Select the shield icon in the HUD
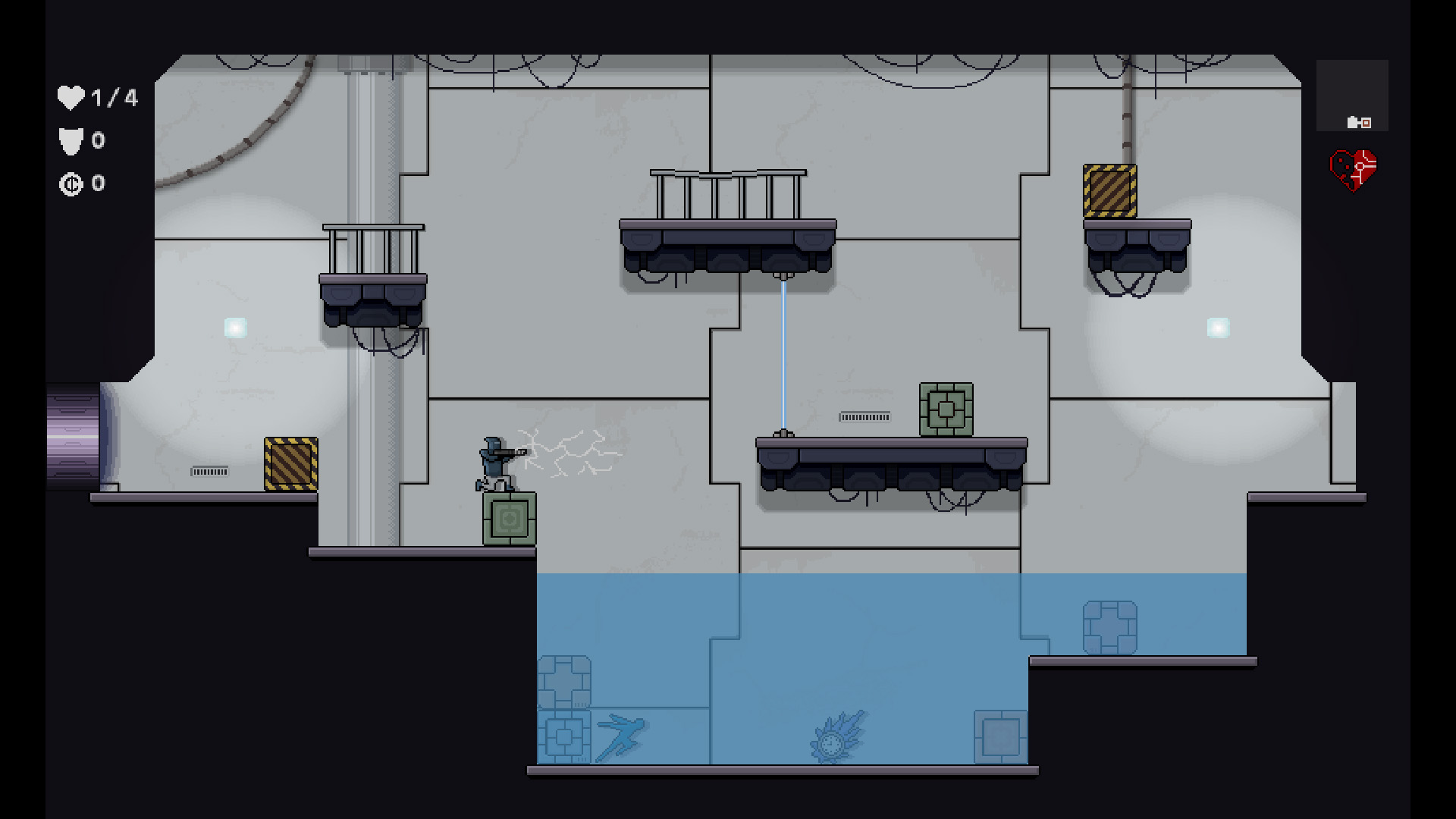Viewport: 1456px width, 819px height. pos(70,141)
